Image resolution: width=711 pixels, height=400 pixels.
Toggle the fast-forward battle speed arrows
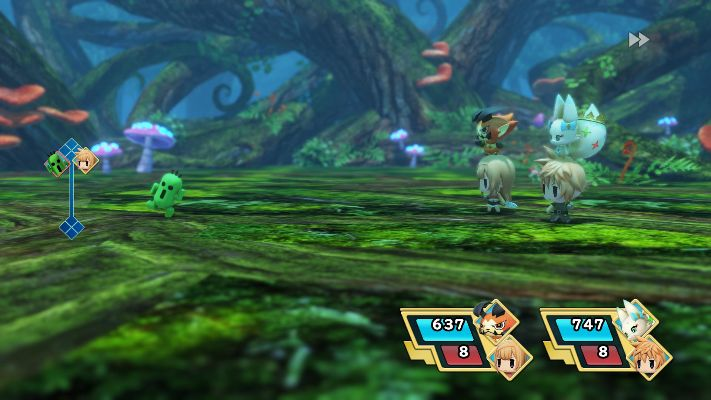coord(639,40)
